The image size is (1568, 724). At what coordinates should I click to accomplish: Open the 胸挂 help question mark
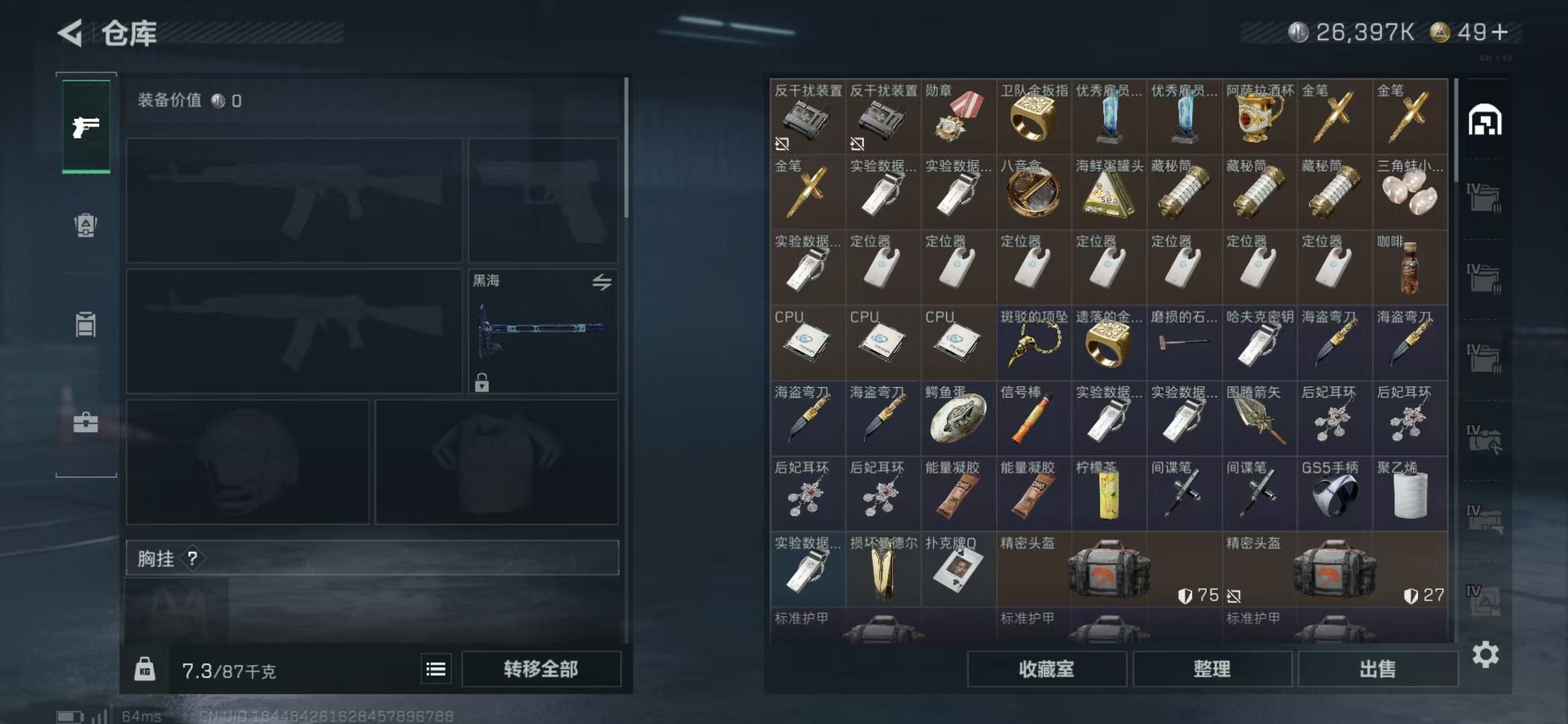pyautogui.click(x=192, y=558)
